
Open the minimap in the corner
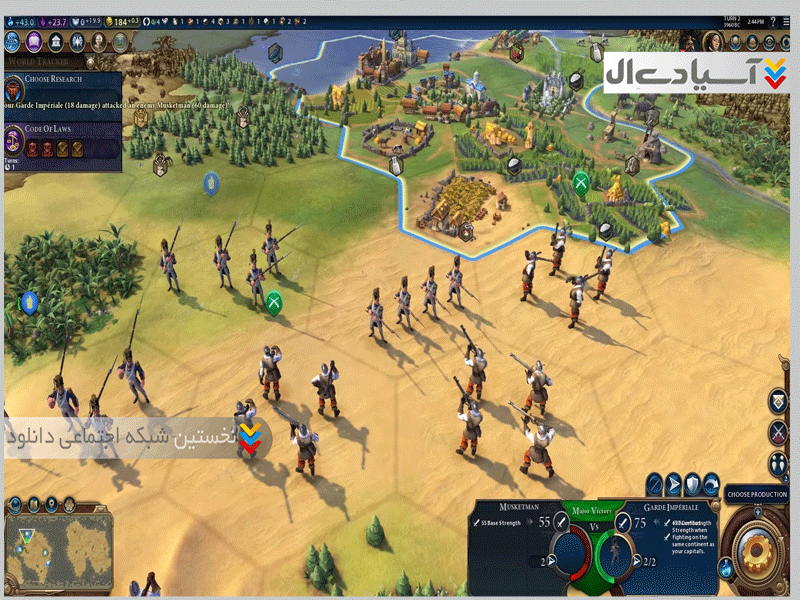coord(58,551)
